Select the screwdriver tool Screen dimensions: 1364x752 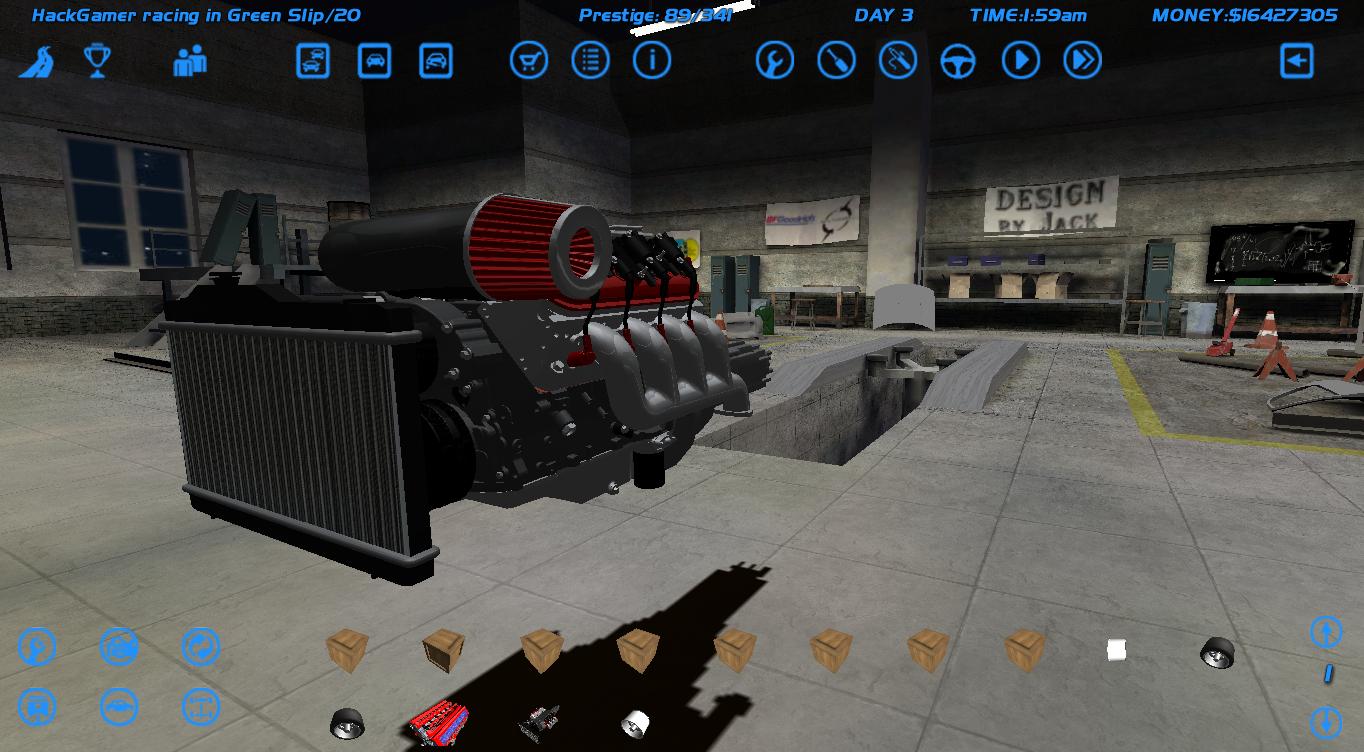coord(836,60)
